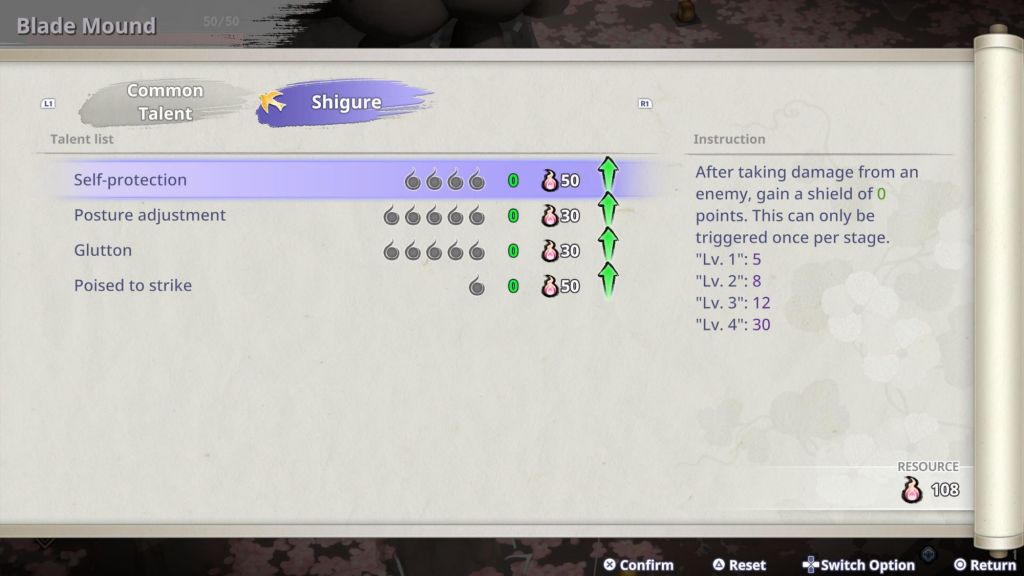
Task: Click Posture adjustment's green upgrade arrow
Action: [608, 212]
